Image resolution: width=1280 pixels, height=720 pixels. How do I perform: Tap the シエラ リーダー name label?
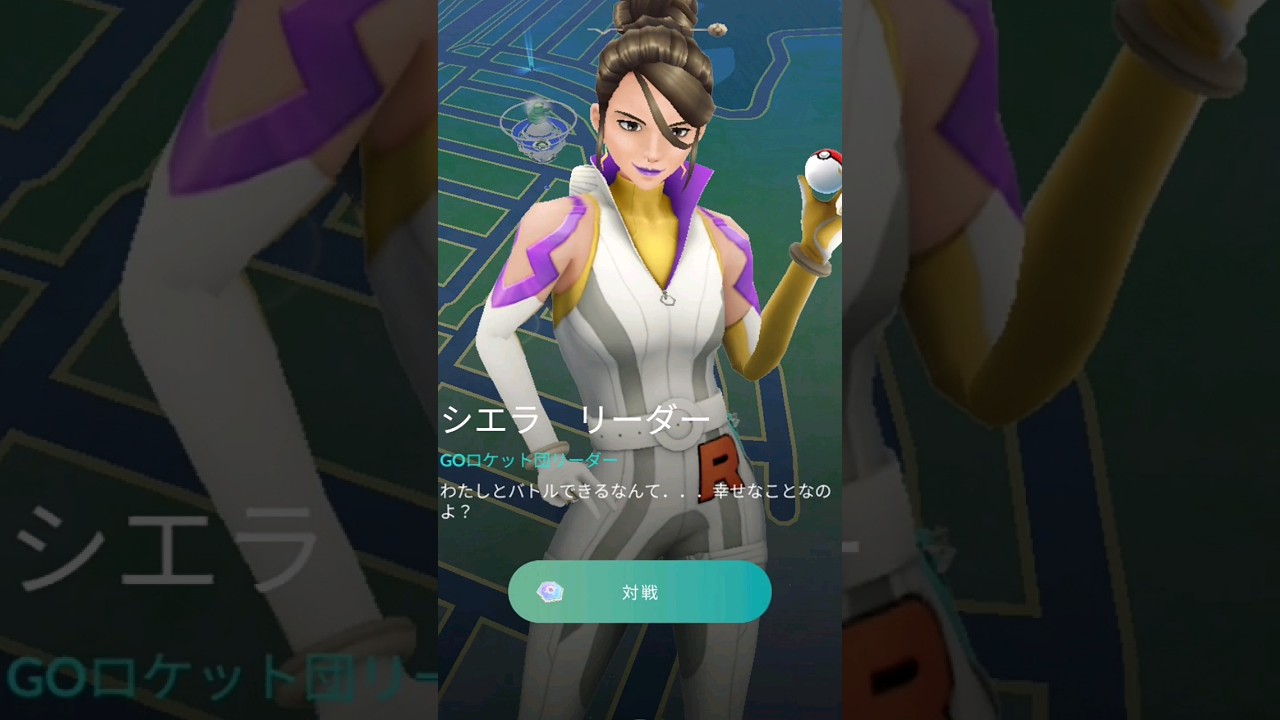[575, 417]
